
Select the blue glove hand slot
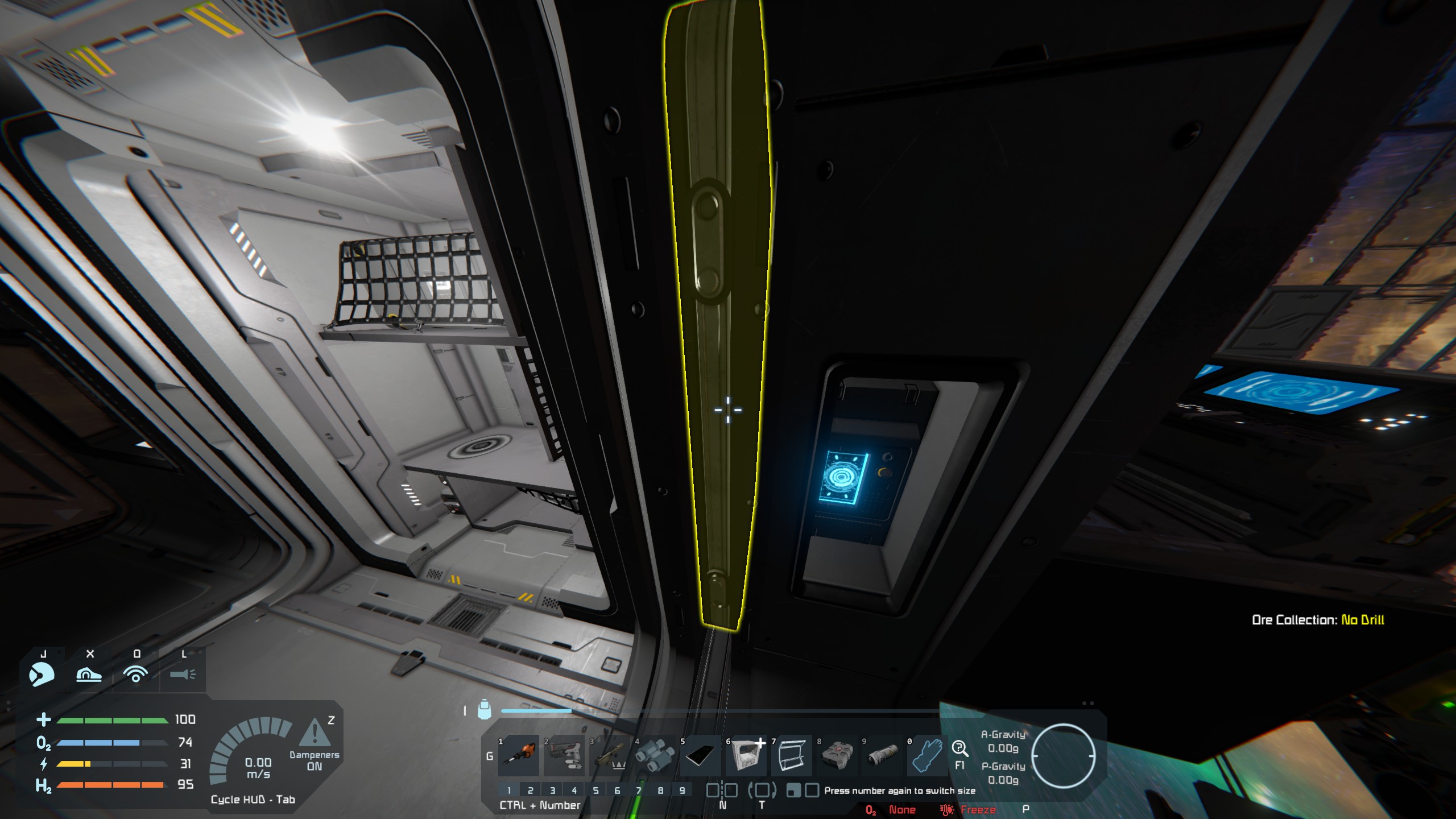click(927, 756)
